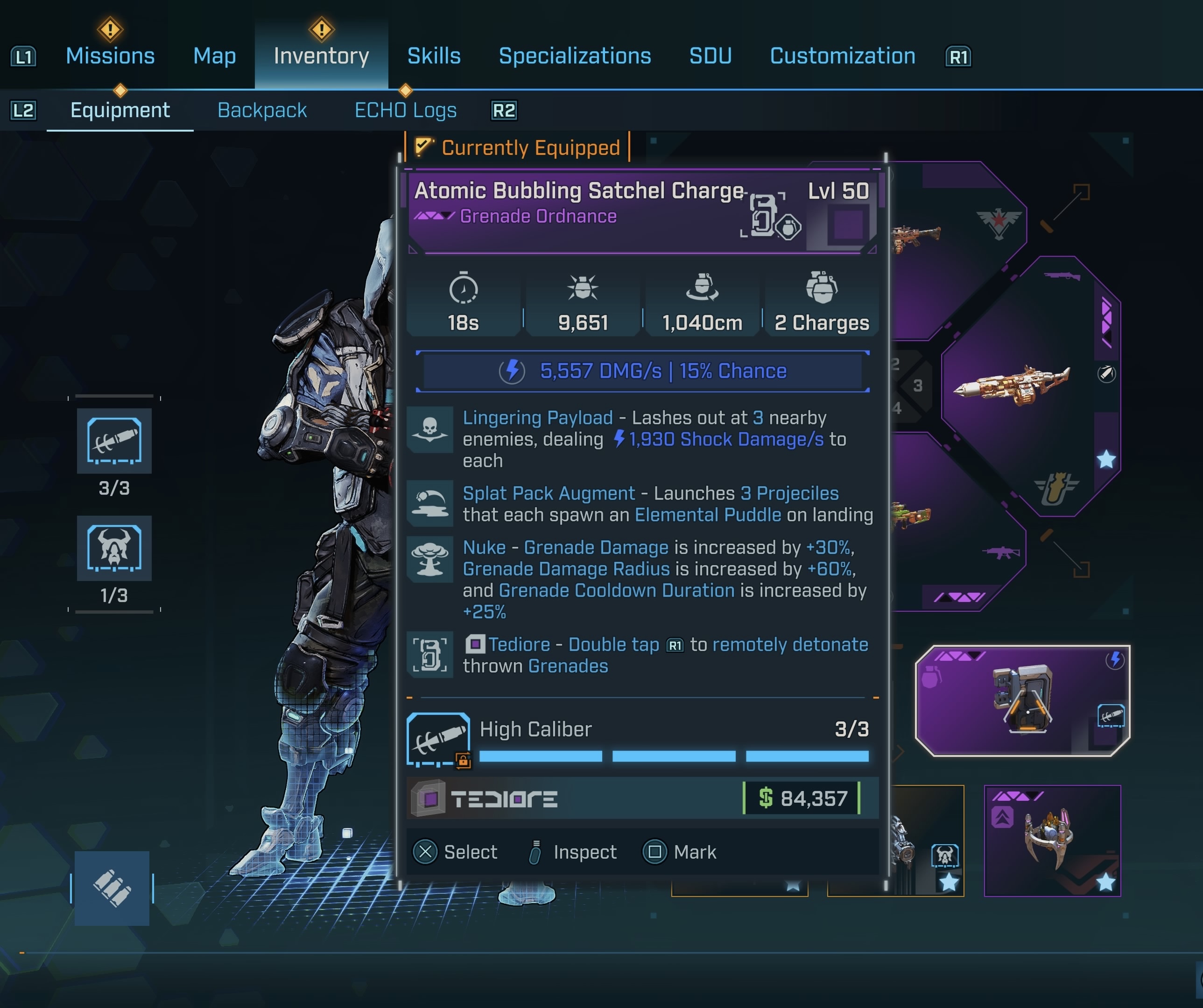This screenshot has width=1203, height=1008.
Task: Go to the Skills tab
Action: pos(434,56)
